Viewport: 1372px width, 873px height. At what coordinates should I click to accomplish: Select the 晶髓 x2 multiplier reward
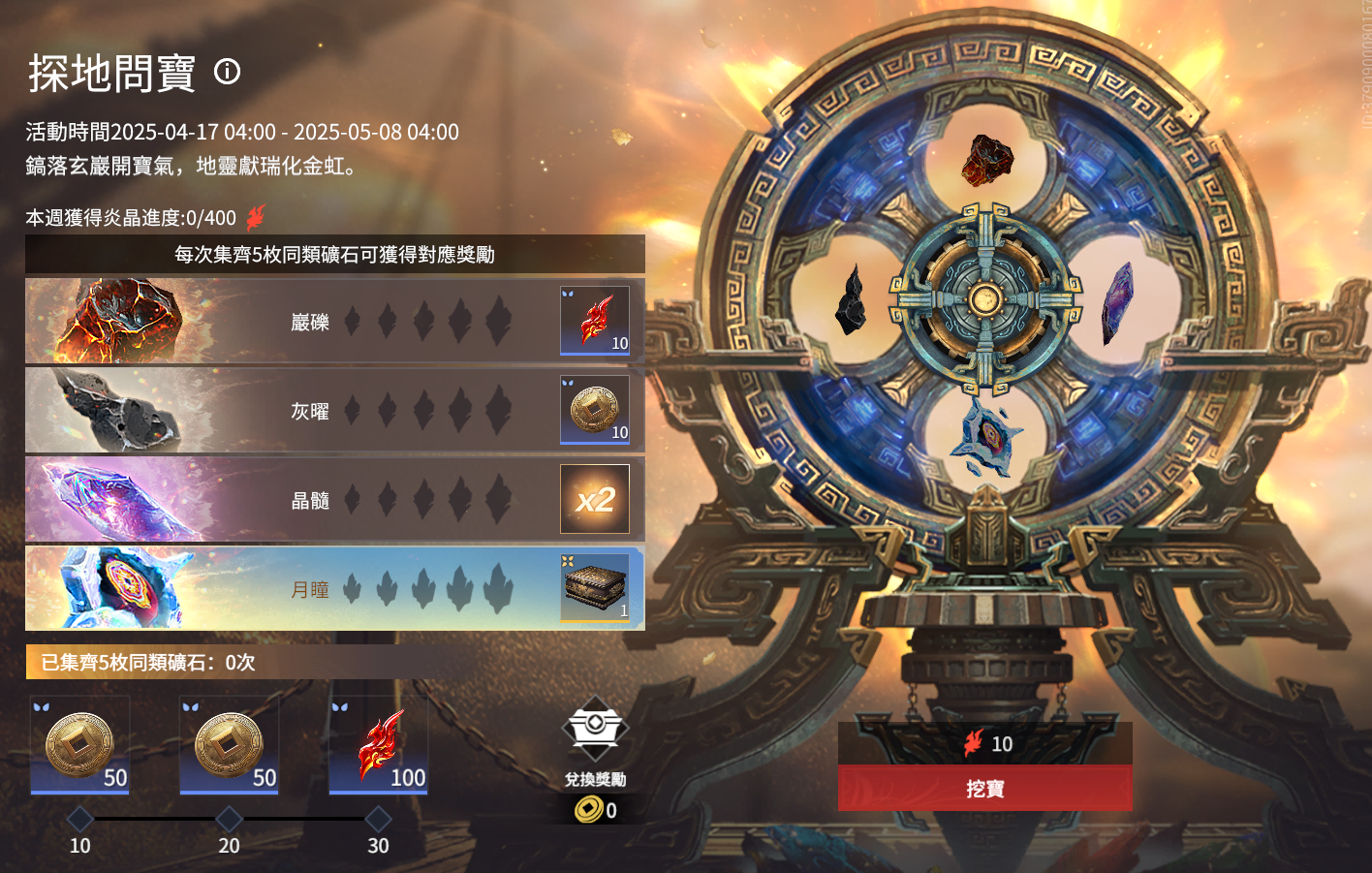point(595,499)
